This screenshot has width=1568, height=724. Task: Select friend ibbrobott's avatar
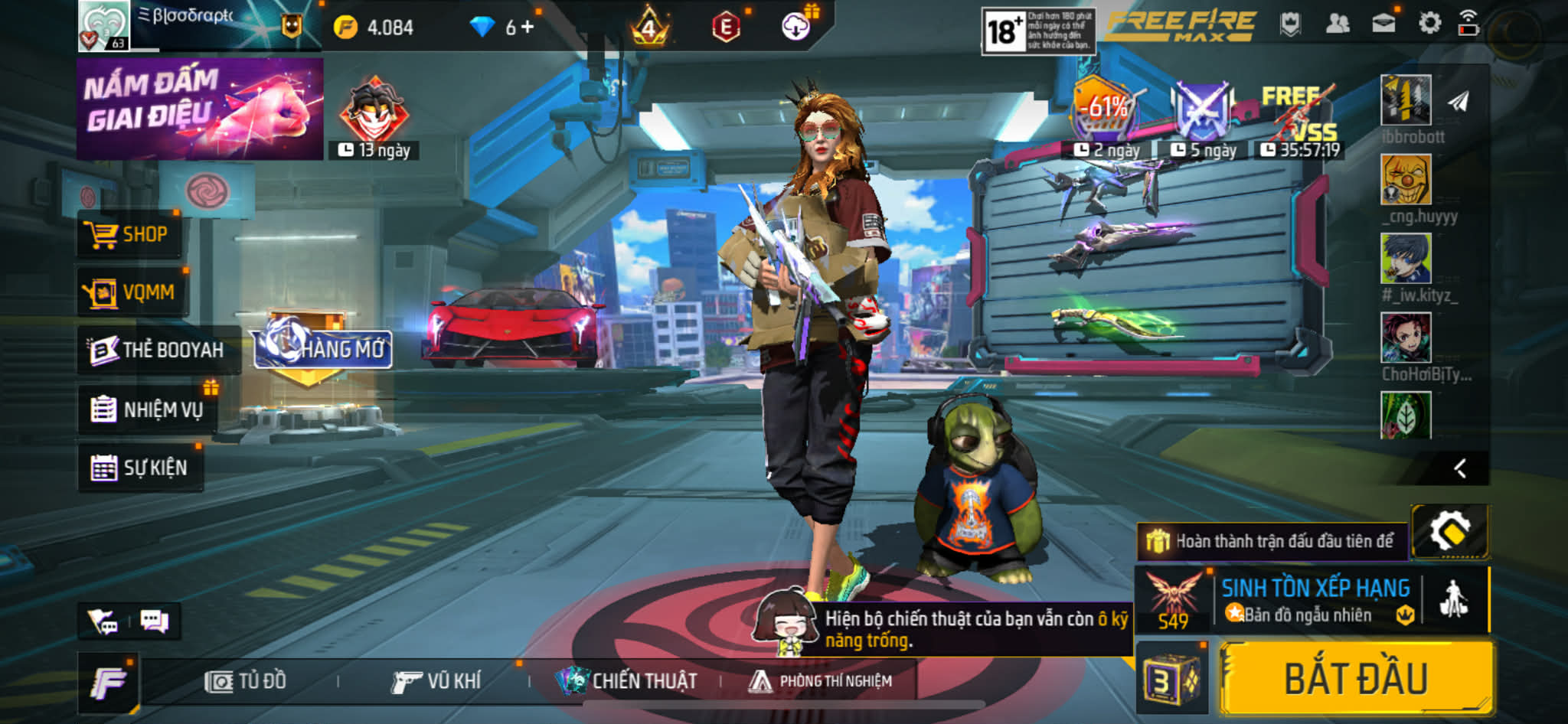tap(1406, 100)
